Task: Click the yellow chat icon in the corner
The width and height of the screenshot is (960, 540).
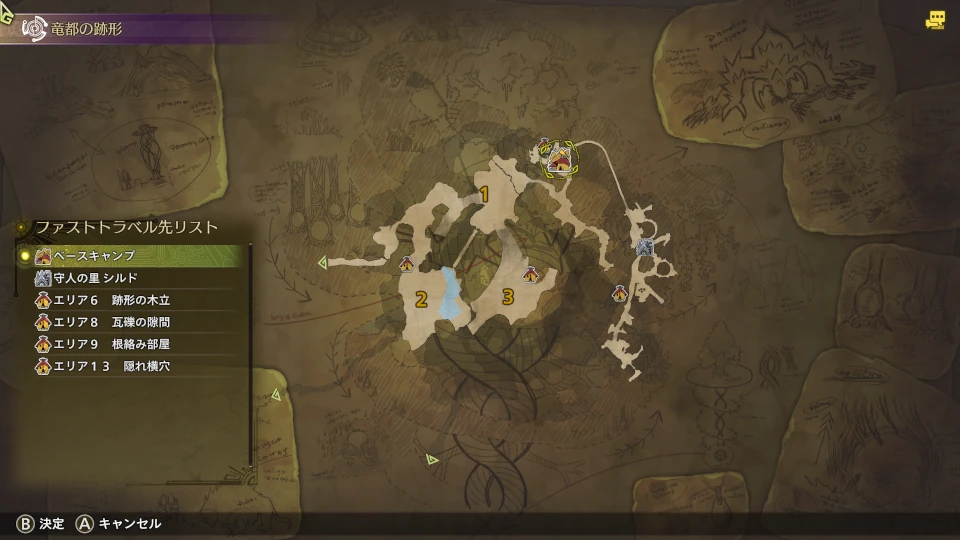Action: pos(935,19)
